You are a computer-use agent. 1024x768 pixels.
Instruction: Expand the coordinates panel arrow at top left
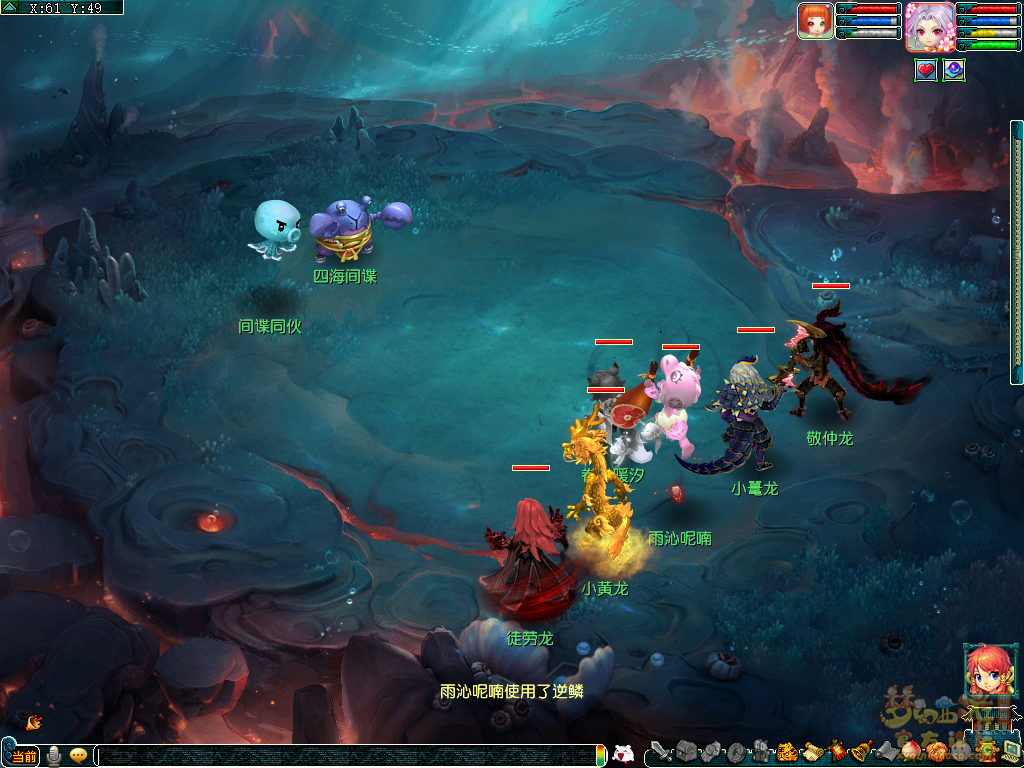tap(9, 7)
